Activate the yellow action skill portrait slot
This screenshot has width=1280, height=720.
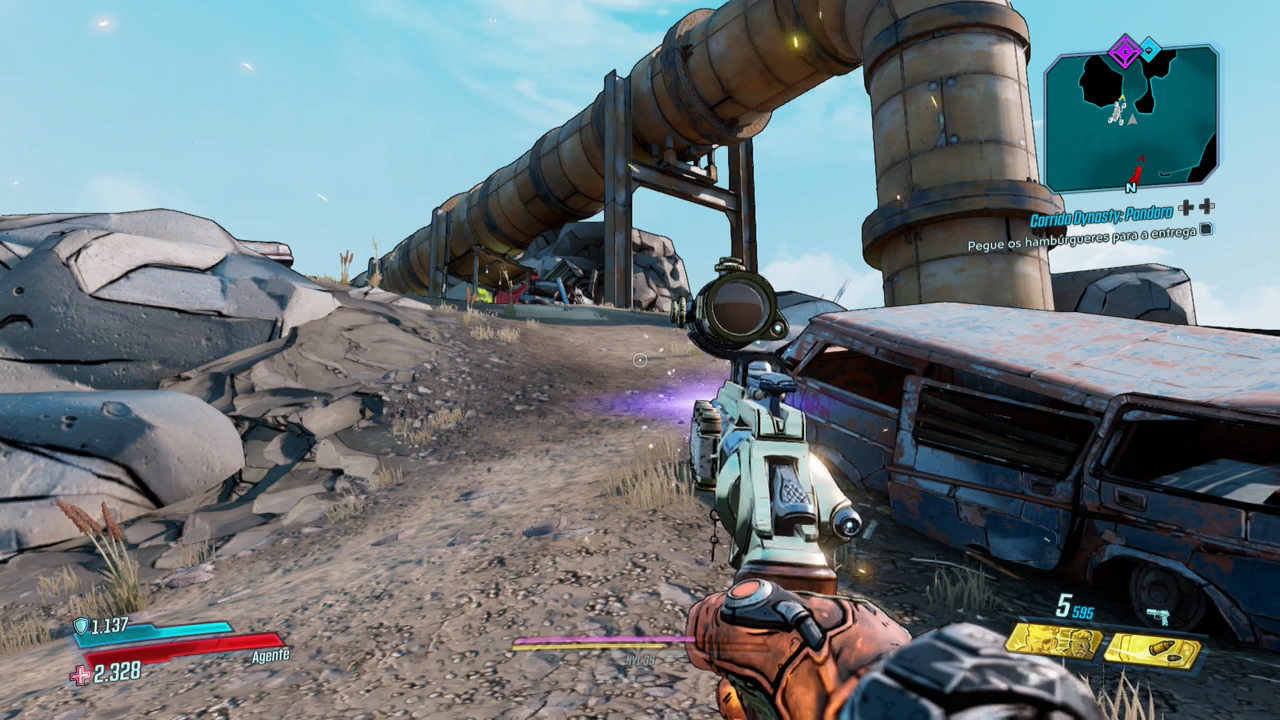coord(1054,640)
